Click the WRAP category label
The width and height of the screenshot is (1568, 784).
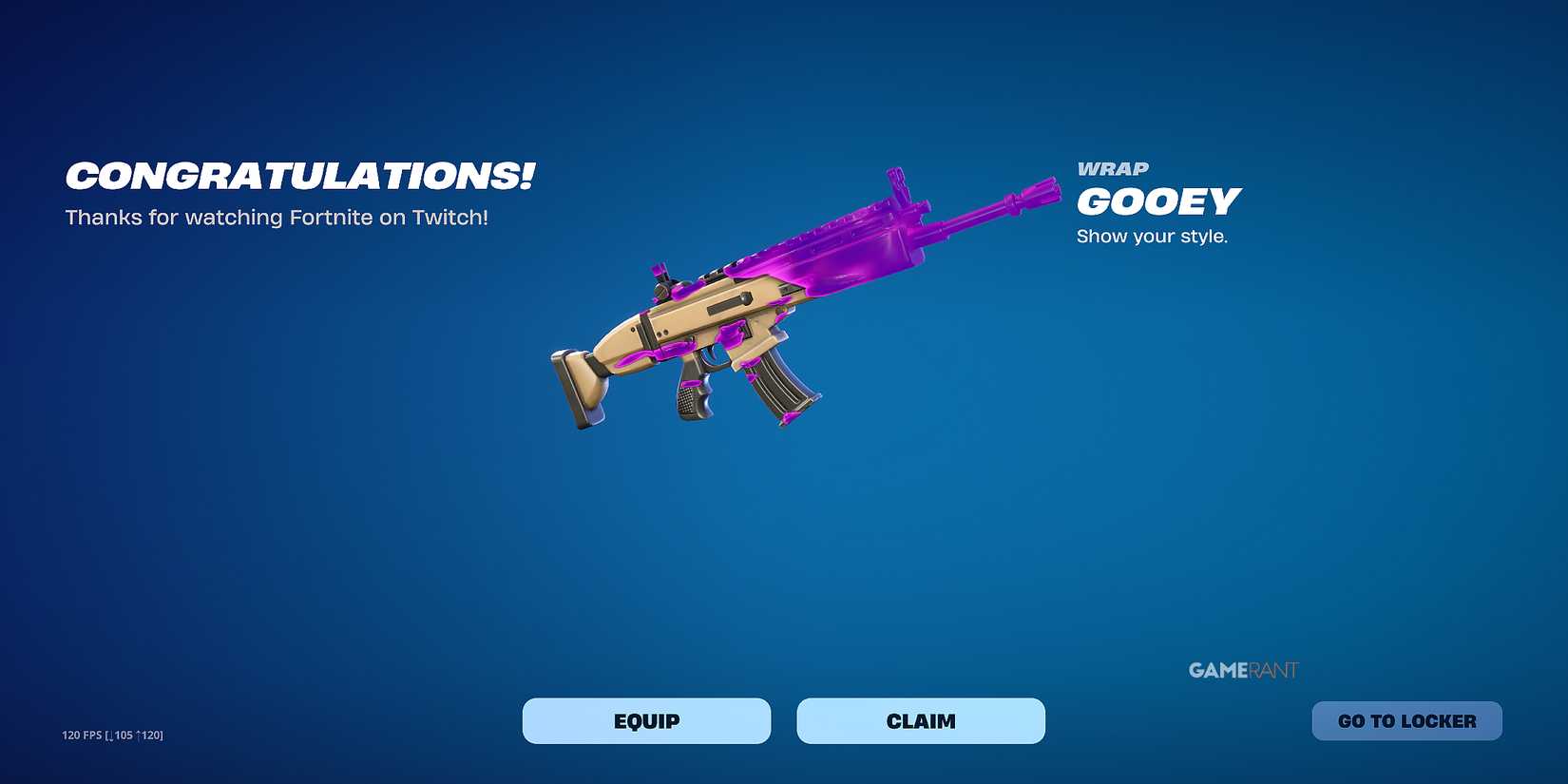click(x=1113, y=168)
